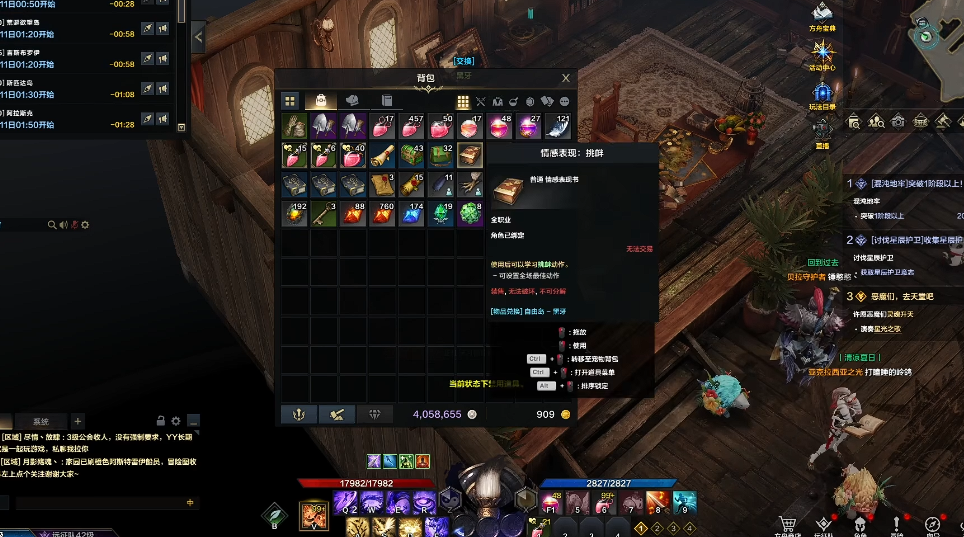Add a new chat tab with plus
The height and width of the screenshot is (537, 964).
(78, 421)
